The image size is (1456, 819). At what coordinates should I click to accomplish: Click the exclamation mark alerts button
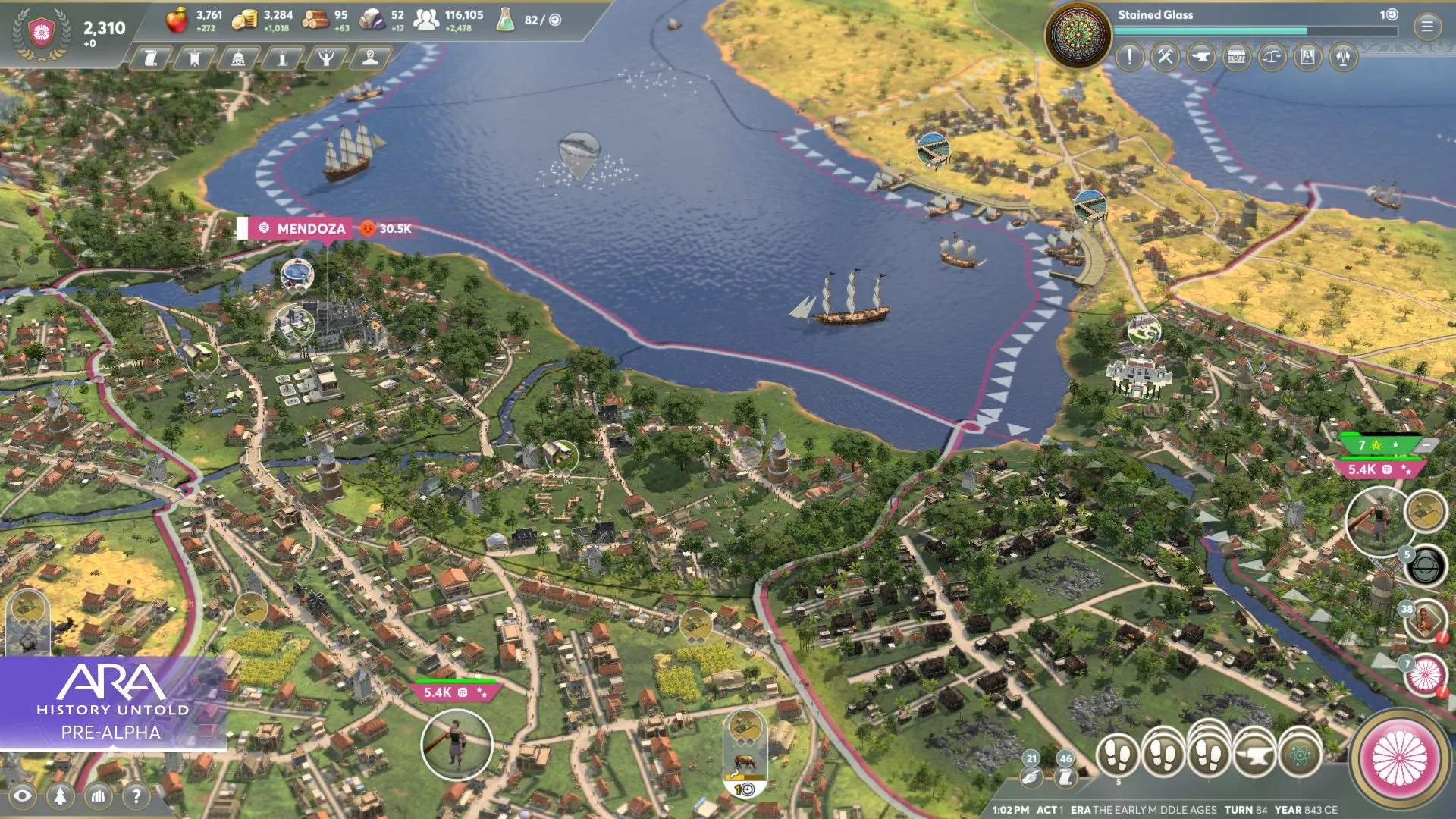pos(1129,57)
